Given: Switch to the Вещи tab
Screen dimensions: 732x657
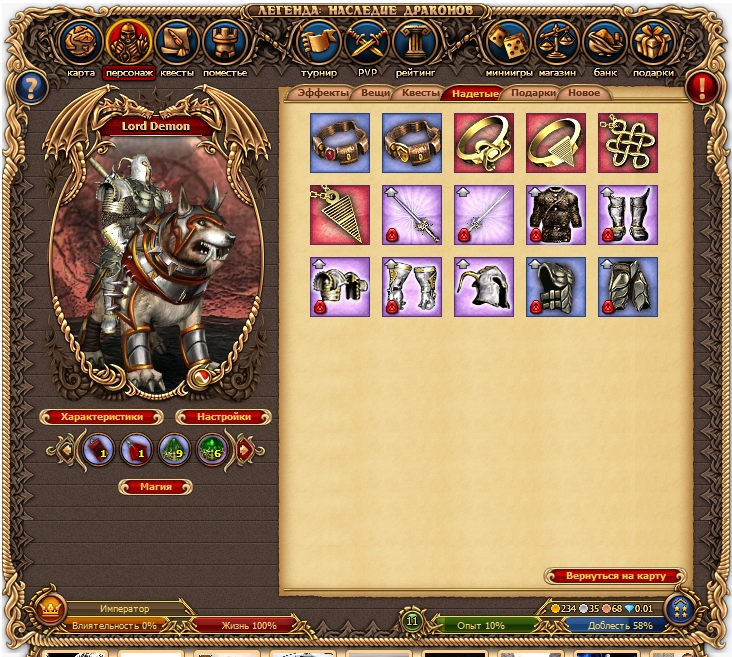Looking at the screenshot, I should pos(376,93).
